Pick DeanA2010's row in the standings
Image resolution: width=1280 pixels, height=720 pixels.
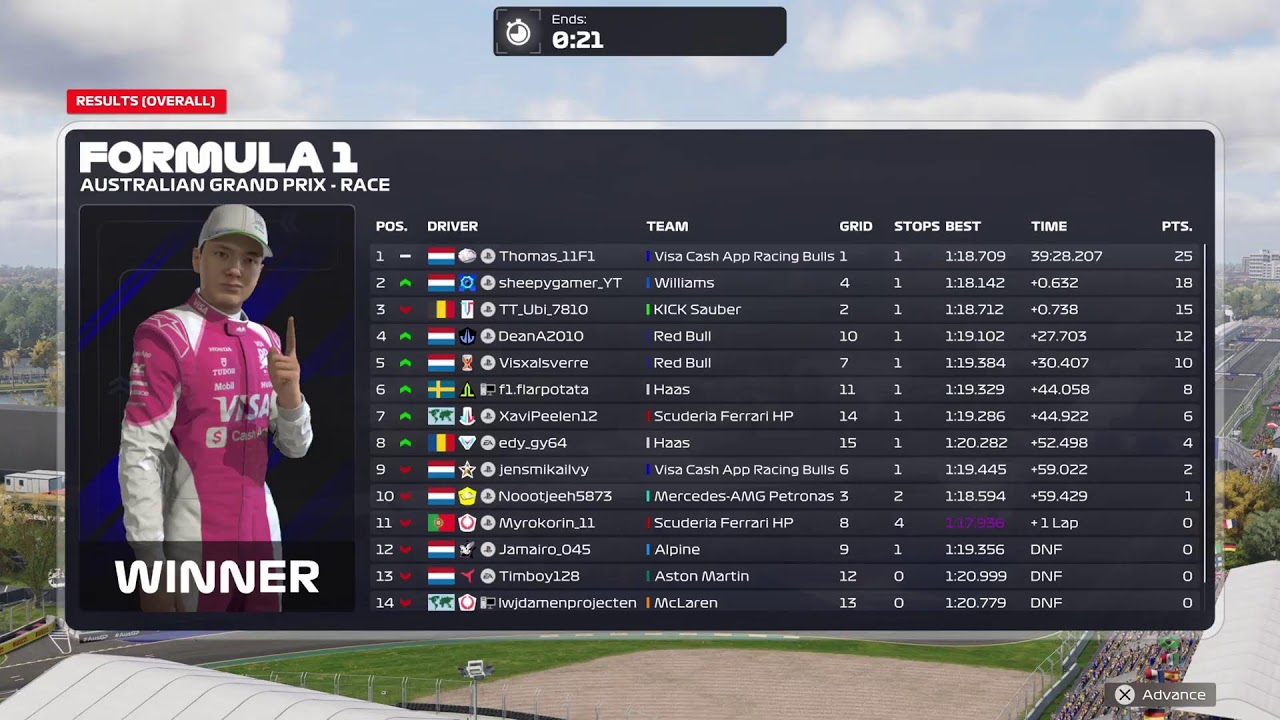[x=785, y=336]
